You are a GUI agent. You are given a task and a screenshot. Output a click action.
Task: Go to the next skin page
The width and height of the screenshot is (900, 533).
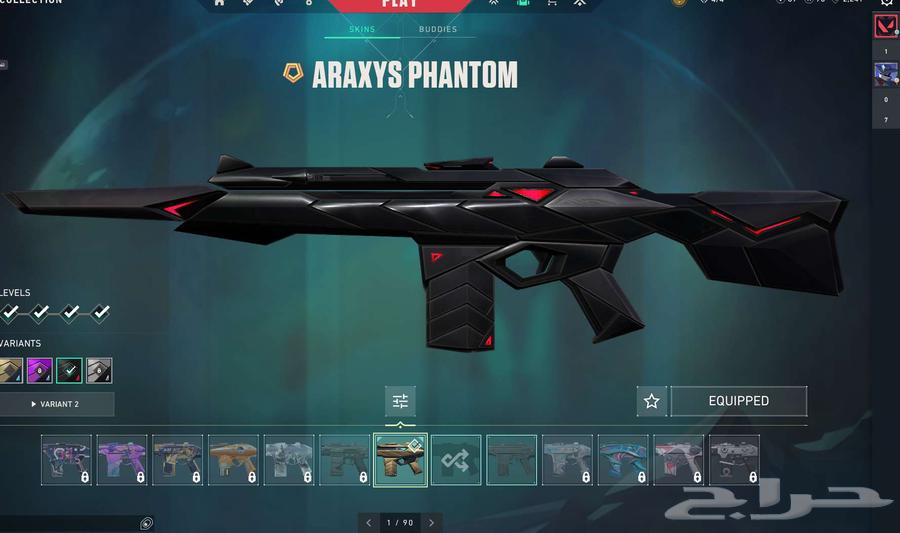coord(431,522)
